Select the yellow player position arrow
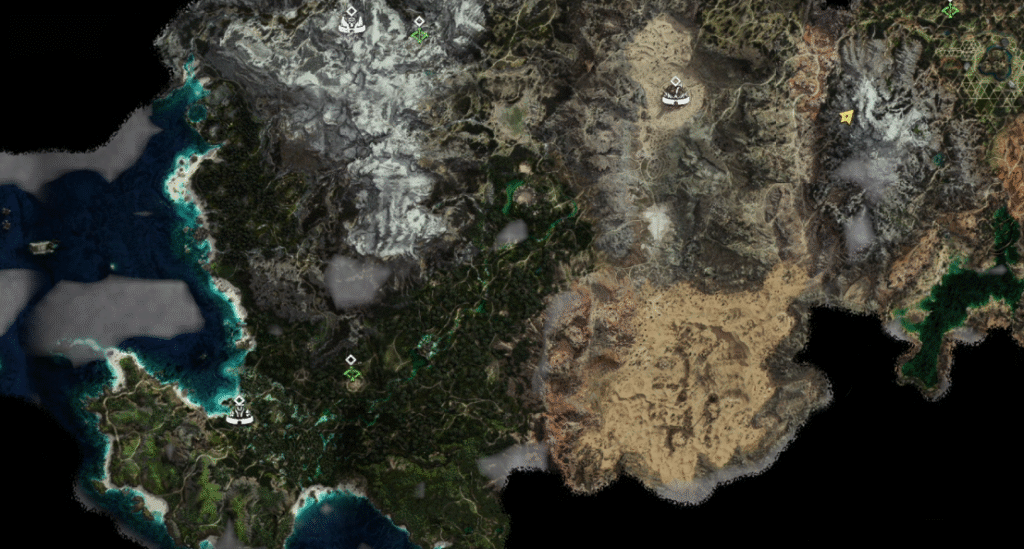 click(x=847, y=117)
